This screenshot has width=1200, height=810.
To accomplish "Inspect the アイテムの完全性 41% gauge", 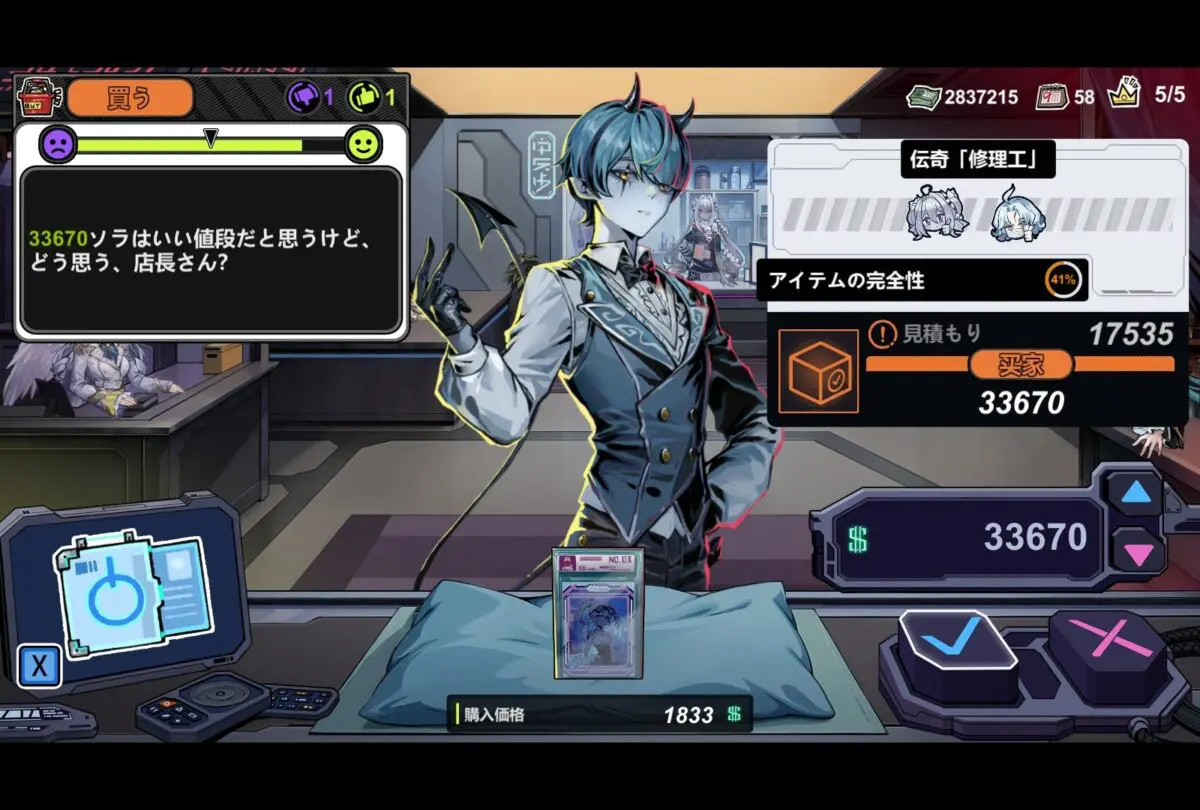I will (1062, 280).
